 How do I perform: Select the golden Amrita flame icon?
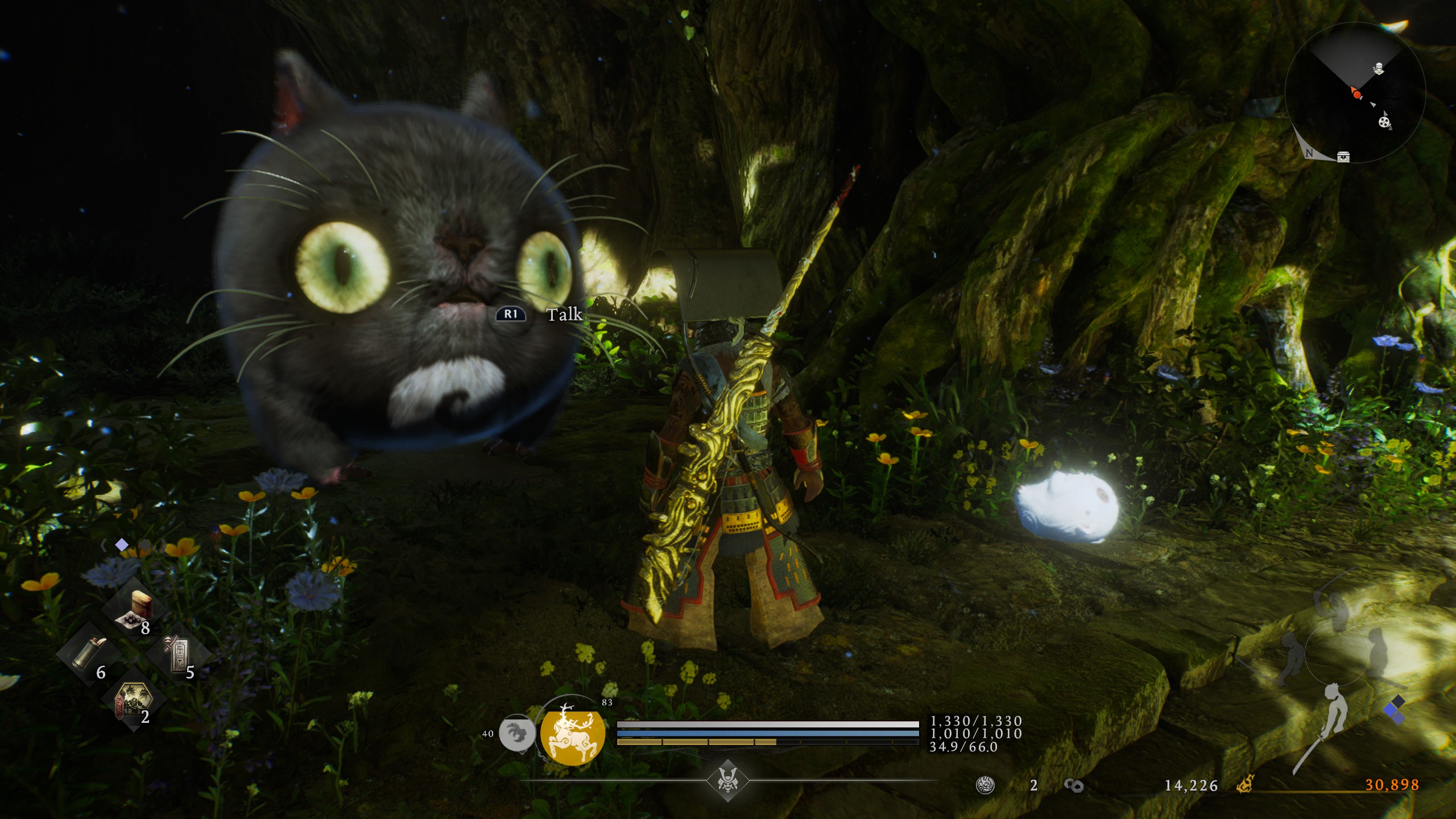click(1246, 785)
